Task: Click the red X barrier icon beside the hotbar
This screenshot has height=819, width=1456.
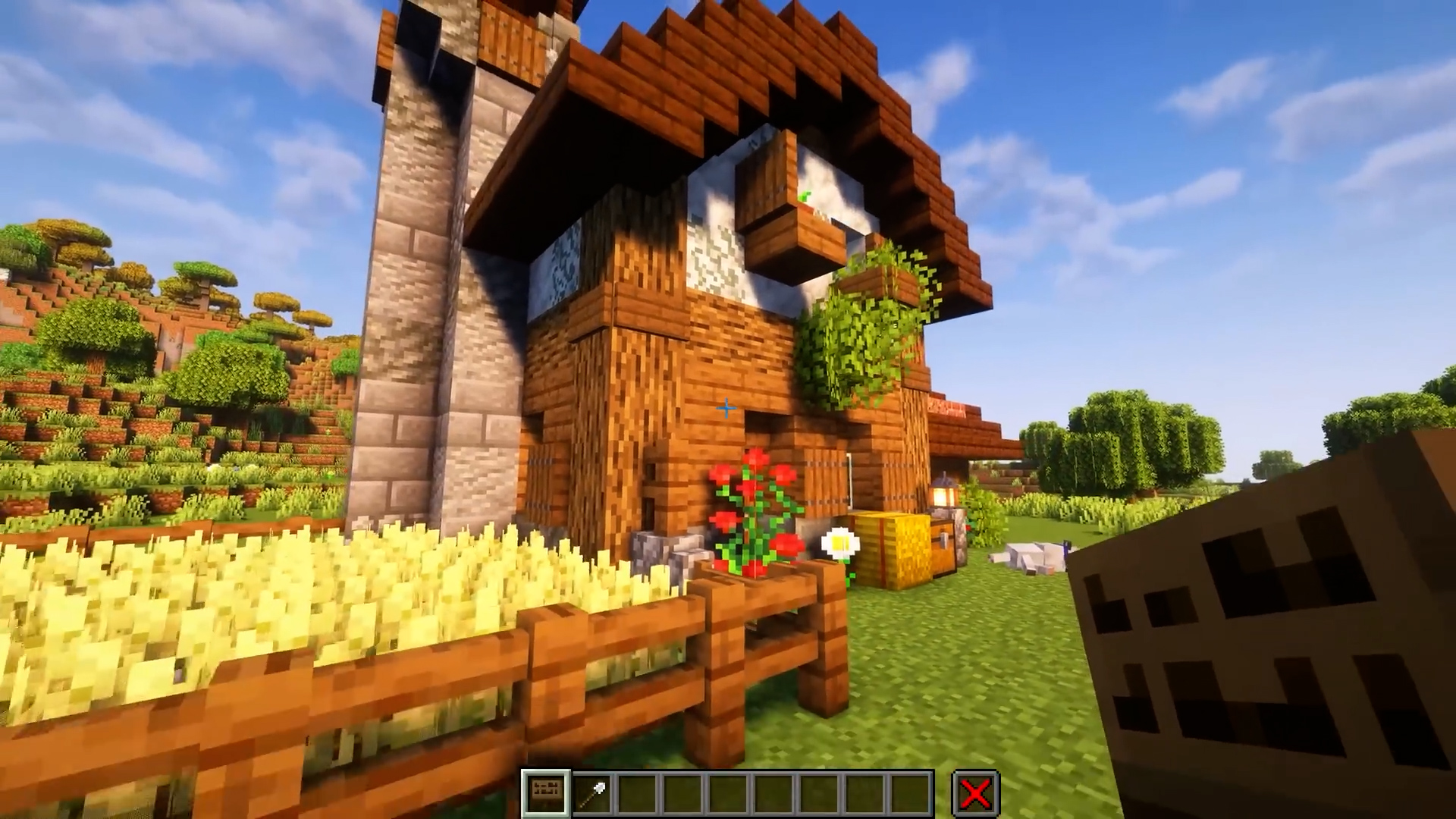Action: (x=974, y=792)
